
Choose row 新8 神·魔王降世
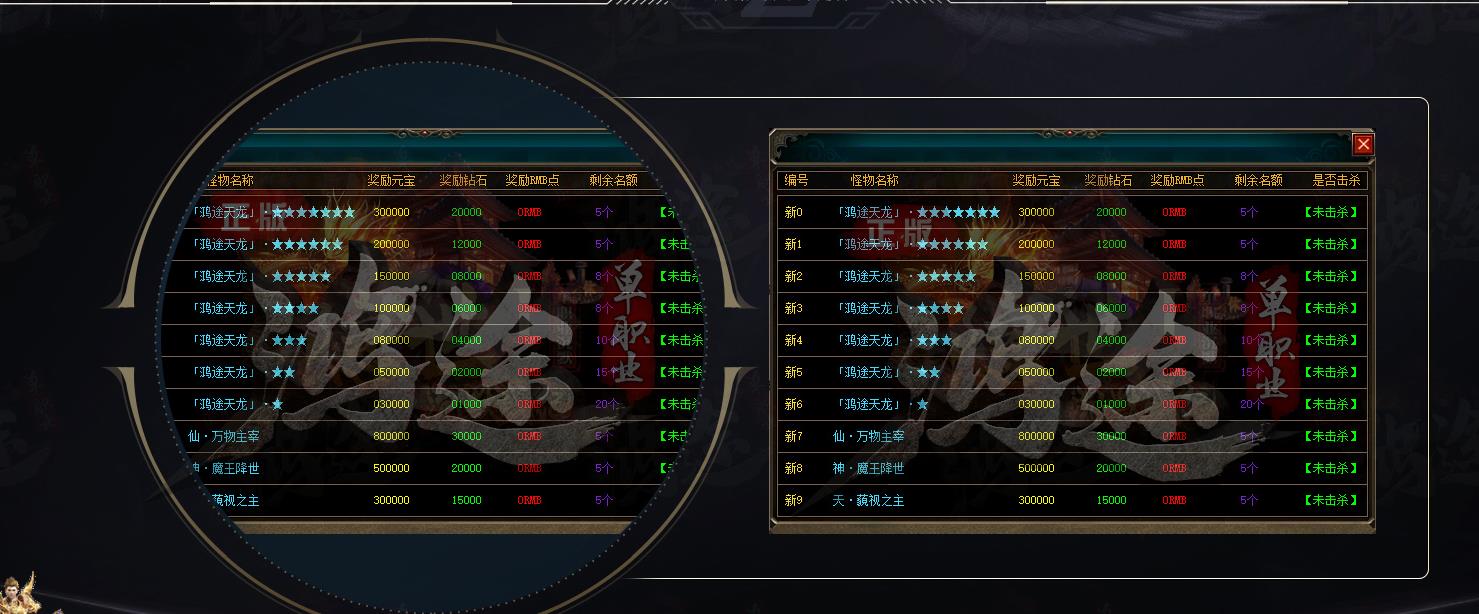click(x=1071, y=468)
